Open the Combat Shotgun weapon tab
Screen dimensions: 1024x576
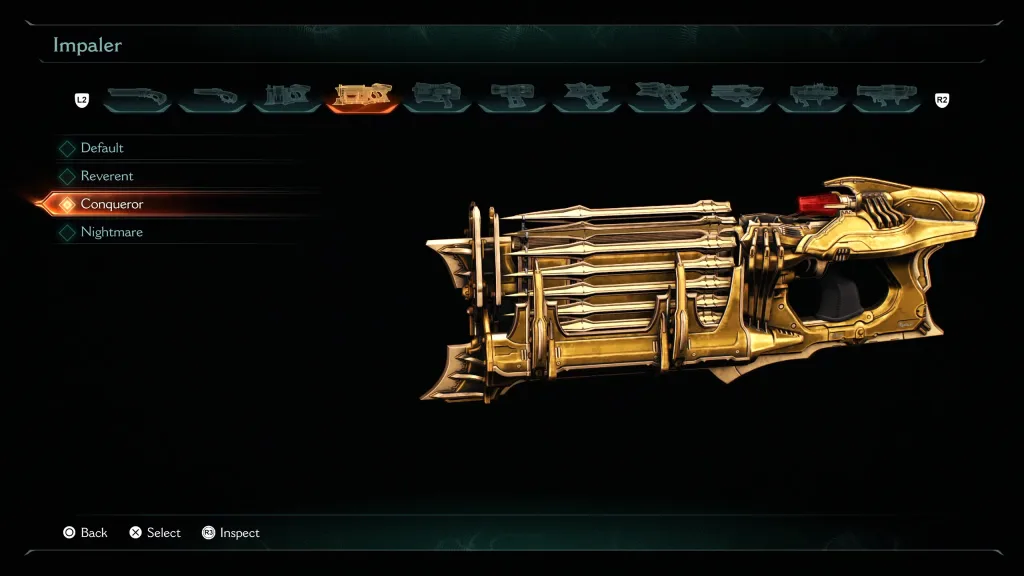click(137, 96)
